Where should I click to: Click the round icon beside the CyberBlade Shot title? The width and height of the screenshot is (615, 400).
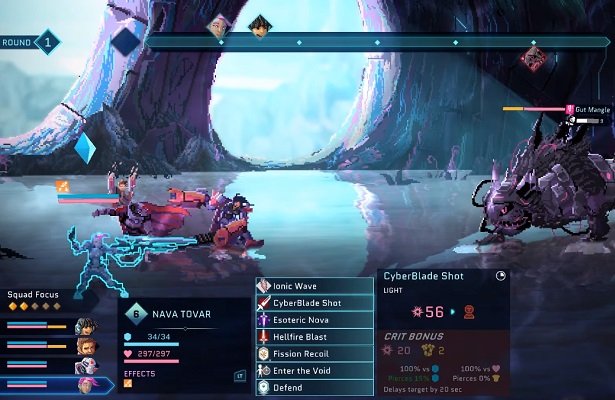[500, 276]
